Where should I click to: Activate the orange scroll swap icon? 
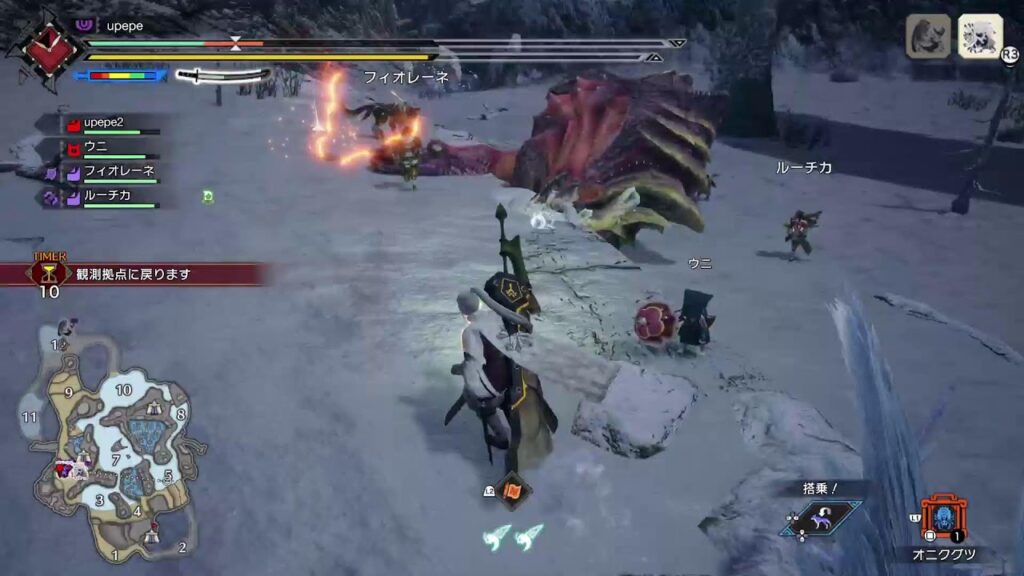pos(515,491)
